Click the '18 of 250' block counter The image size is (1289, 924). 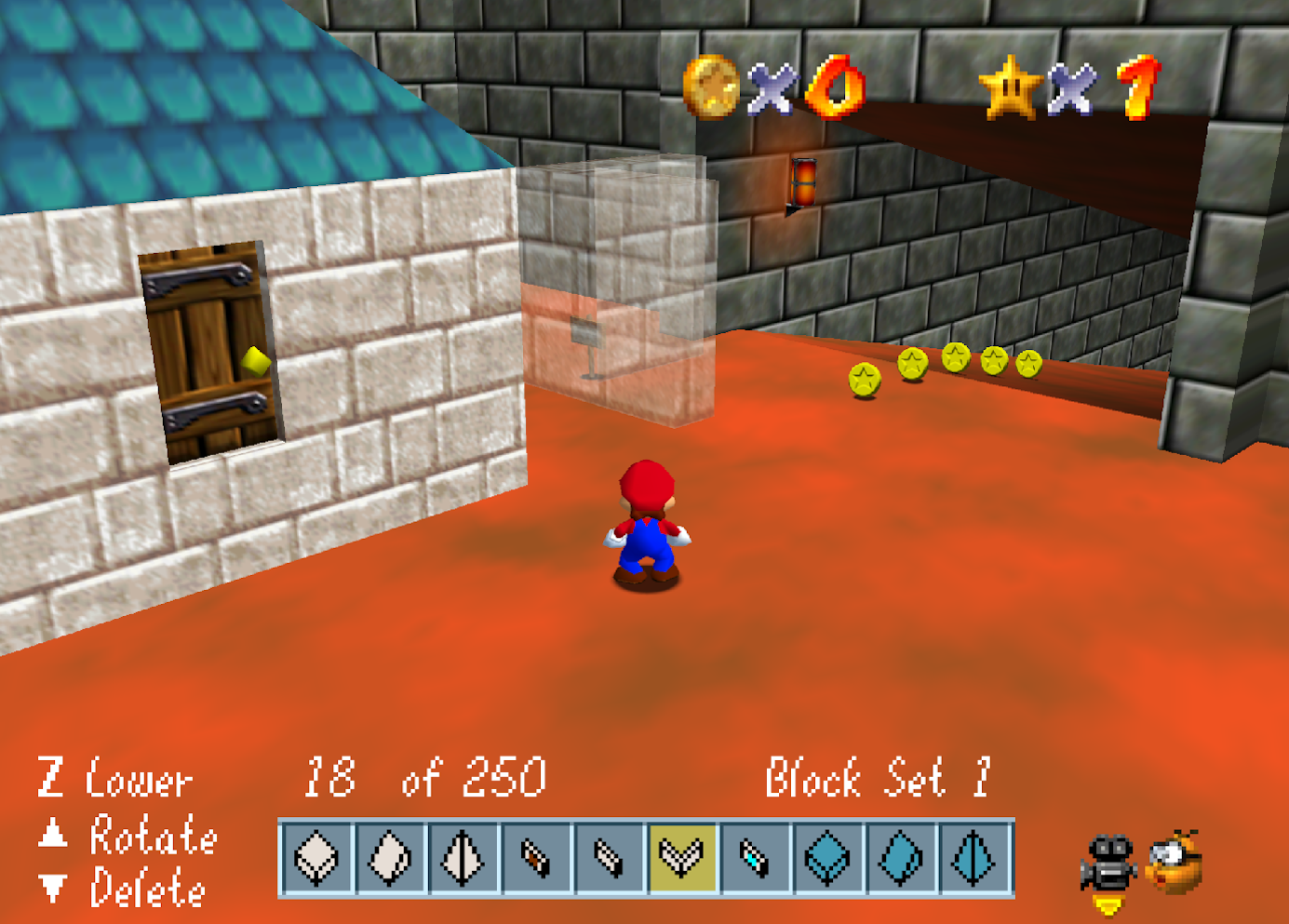click(x=423, y=778)
